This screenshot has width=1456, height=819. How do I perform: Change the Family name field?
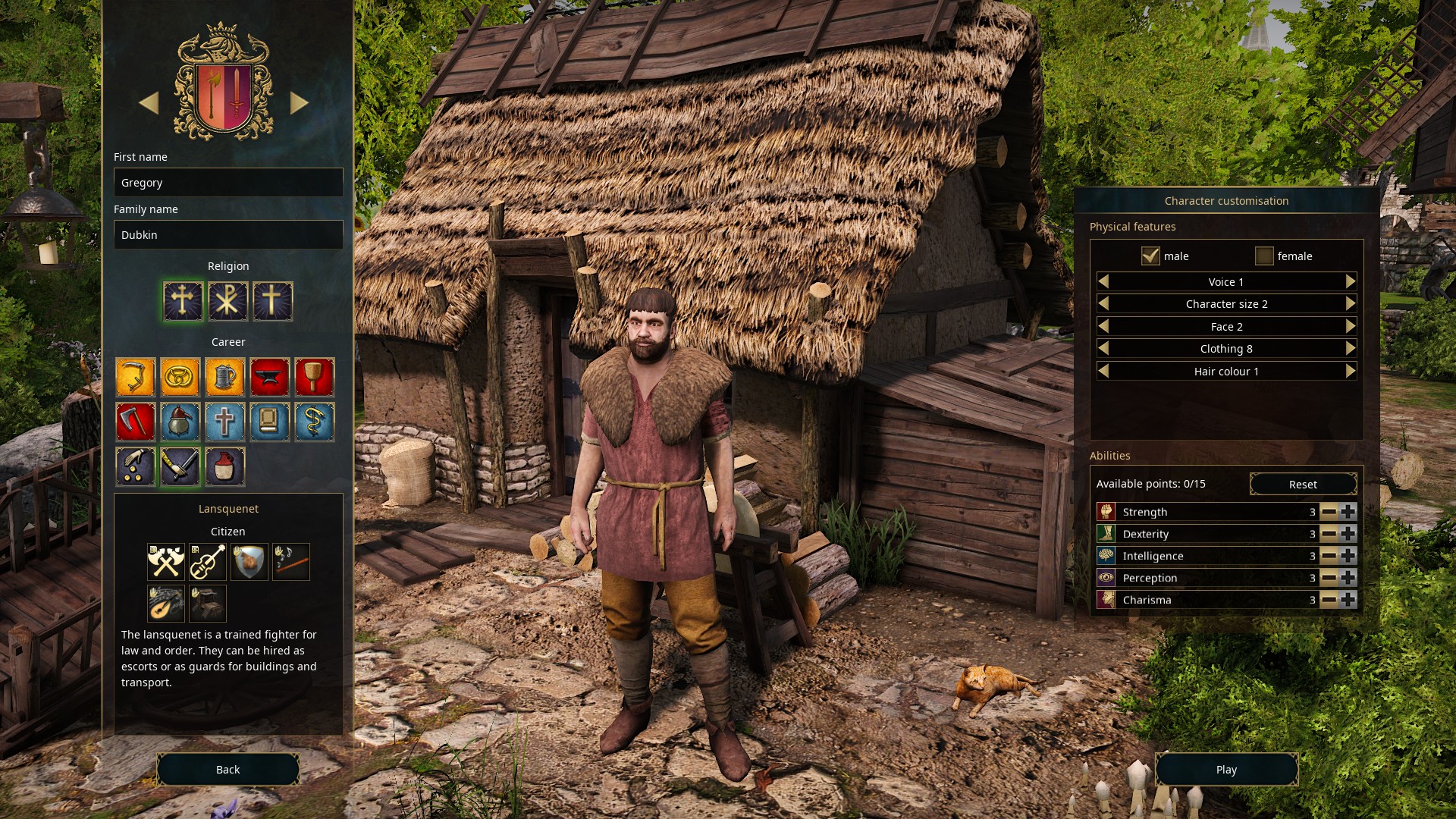(228, 235)
